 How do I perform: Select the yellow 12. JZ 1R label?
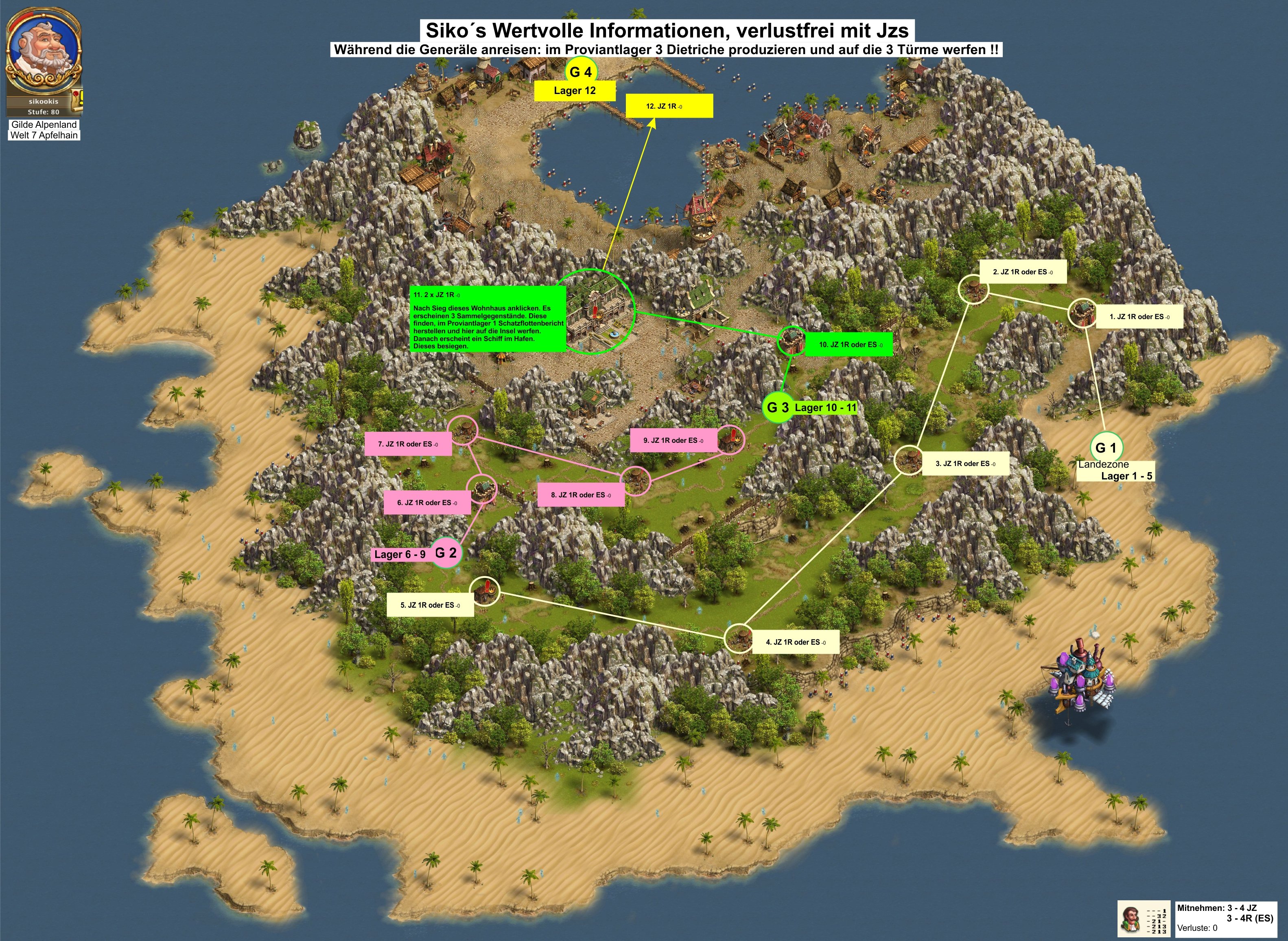coord(669,107)
